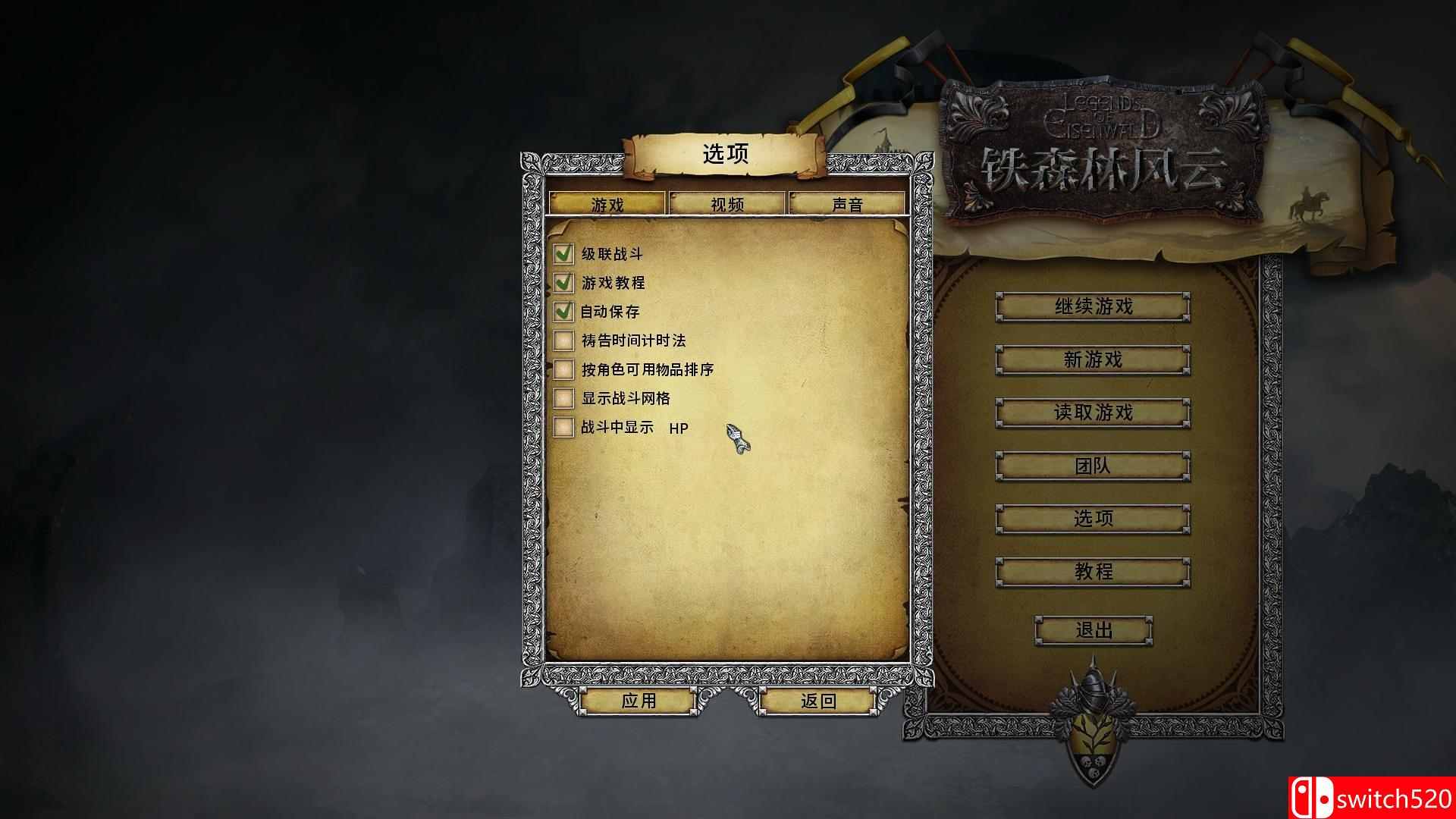Enable the 祷告时间计时法 option
This screenshot has height=819, width=1456.
point(563,341)
